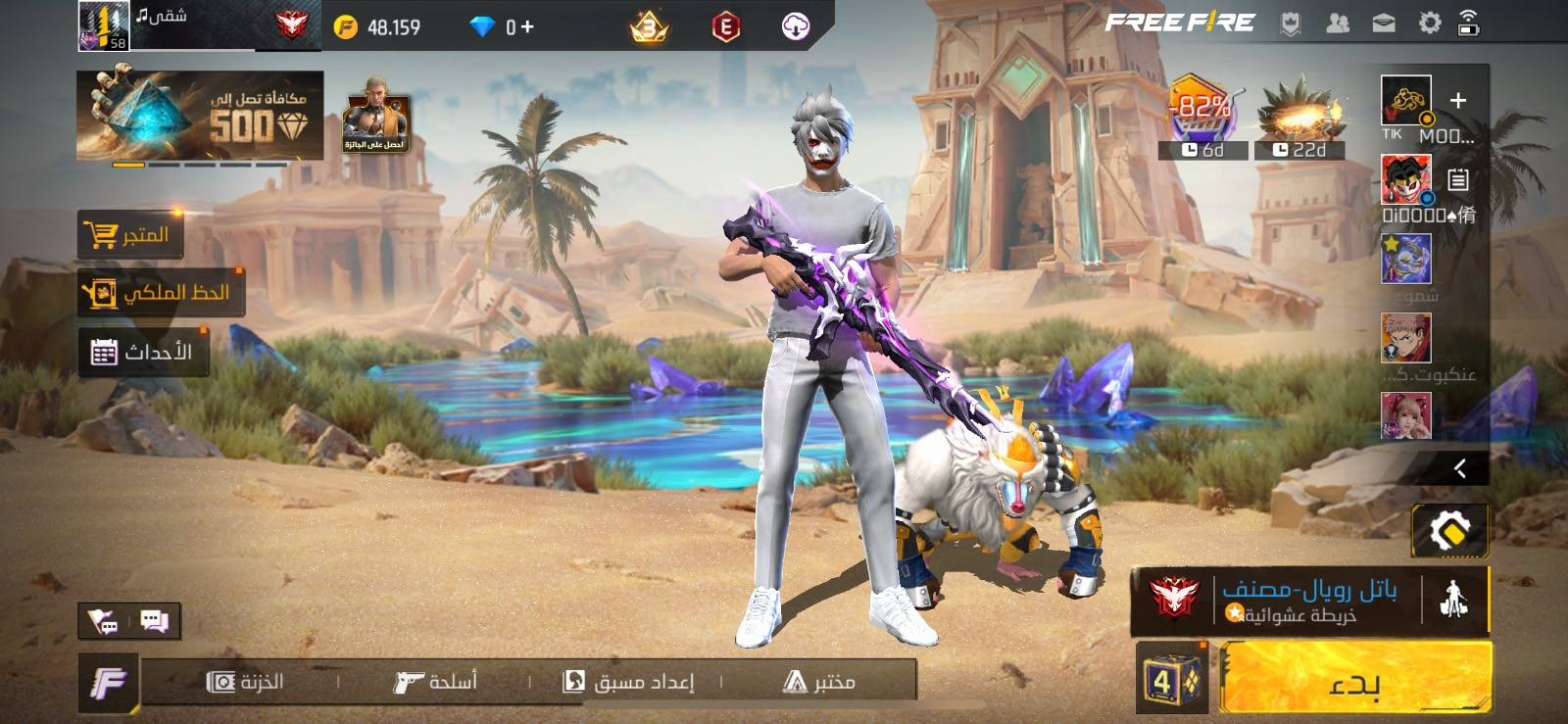The width and height of the screenshot is (1568, 724).
Task: Open the friends list icon
Action: (1338, 24)
